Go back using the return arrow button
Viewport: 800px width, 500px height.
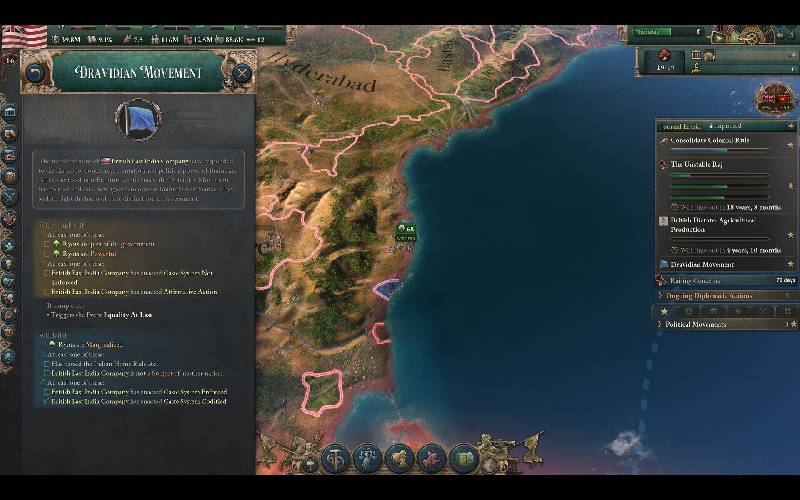(x=36, y=73)
